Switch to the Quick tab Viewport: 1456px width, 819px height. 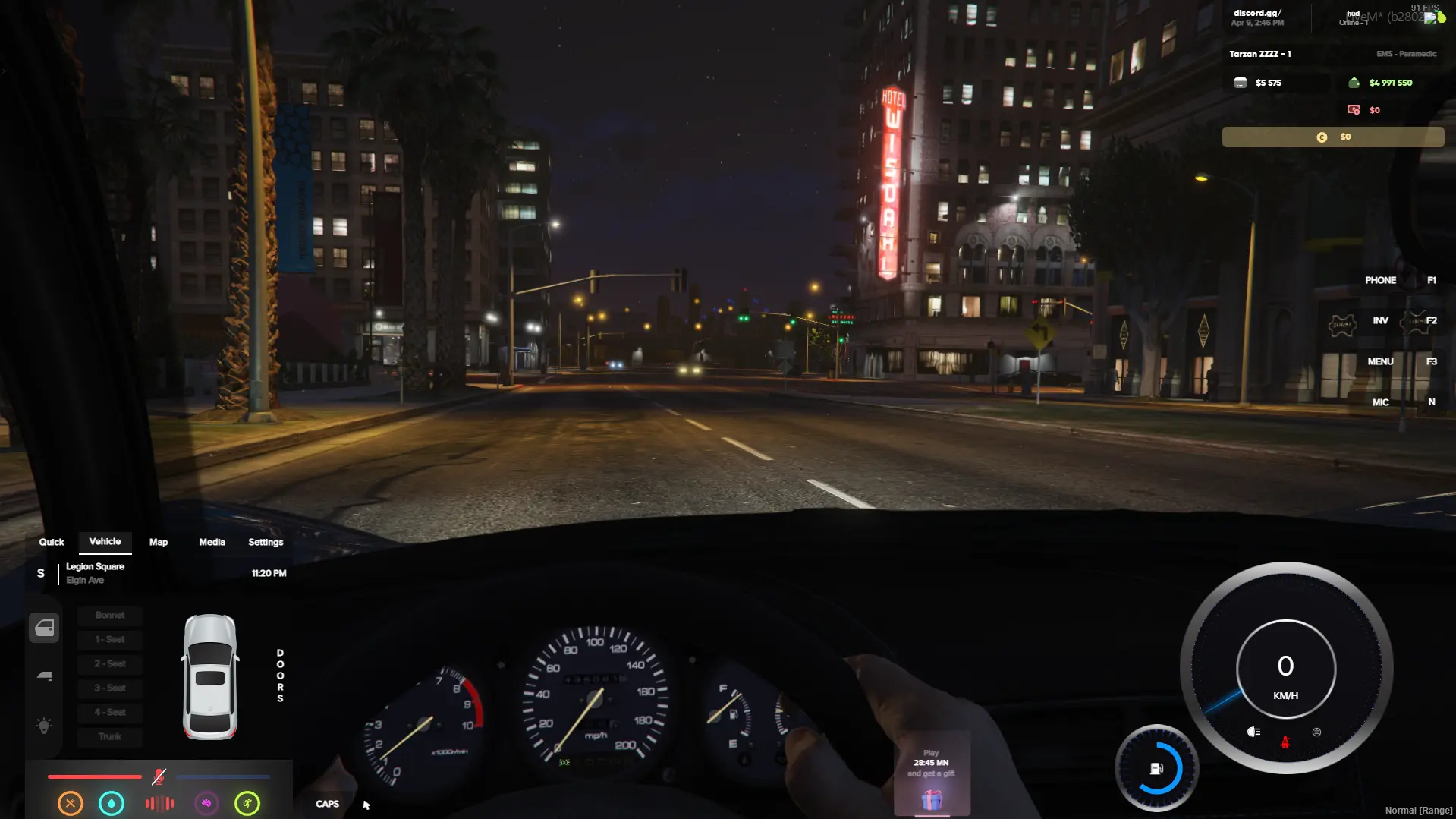(x=52, y=542)
